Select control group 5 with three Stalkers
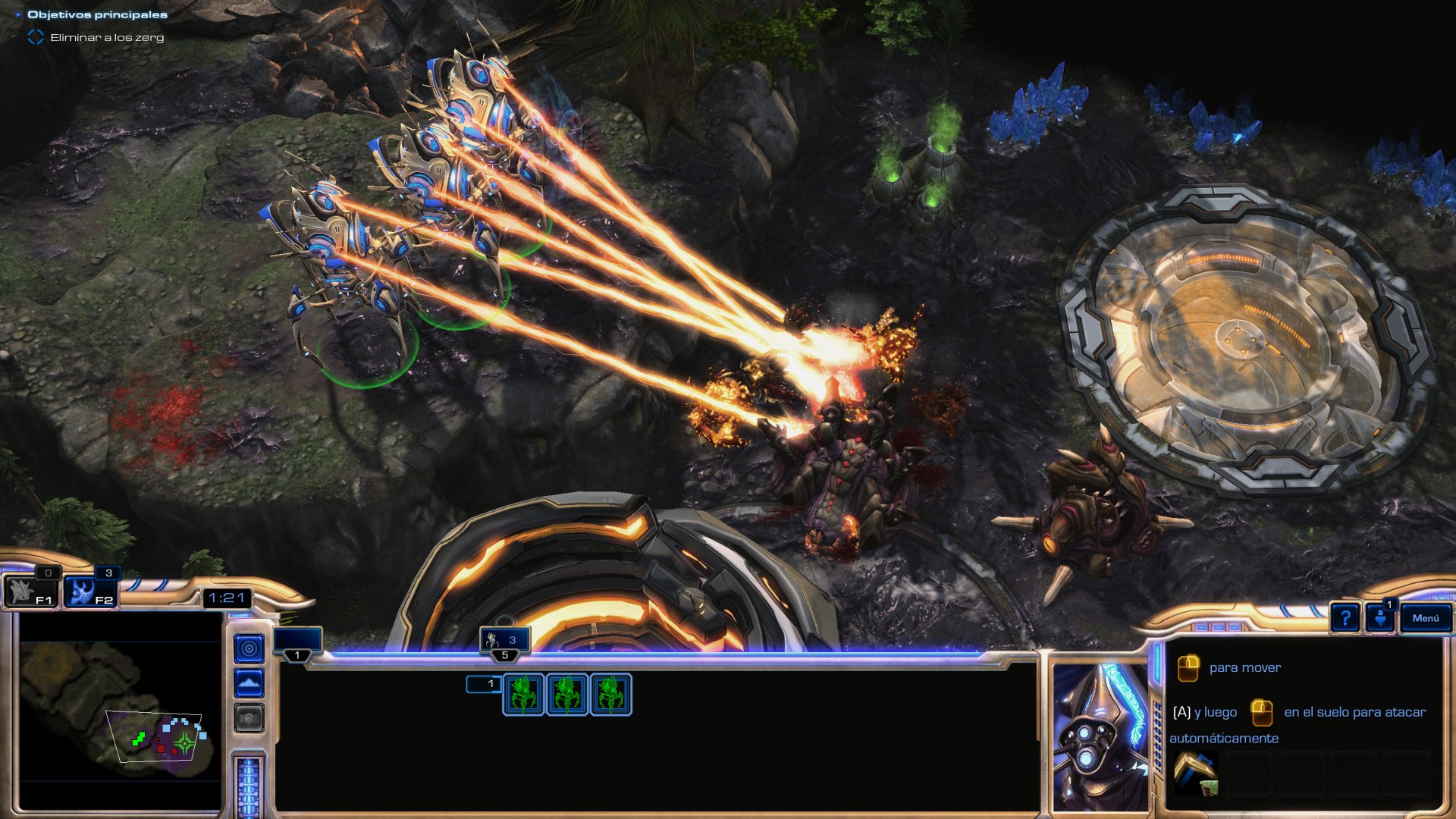1456x819 pixels. (x=504, y=642)
